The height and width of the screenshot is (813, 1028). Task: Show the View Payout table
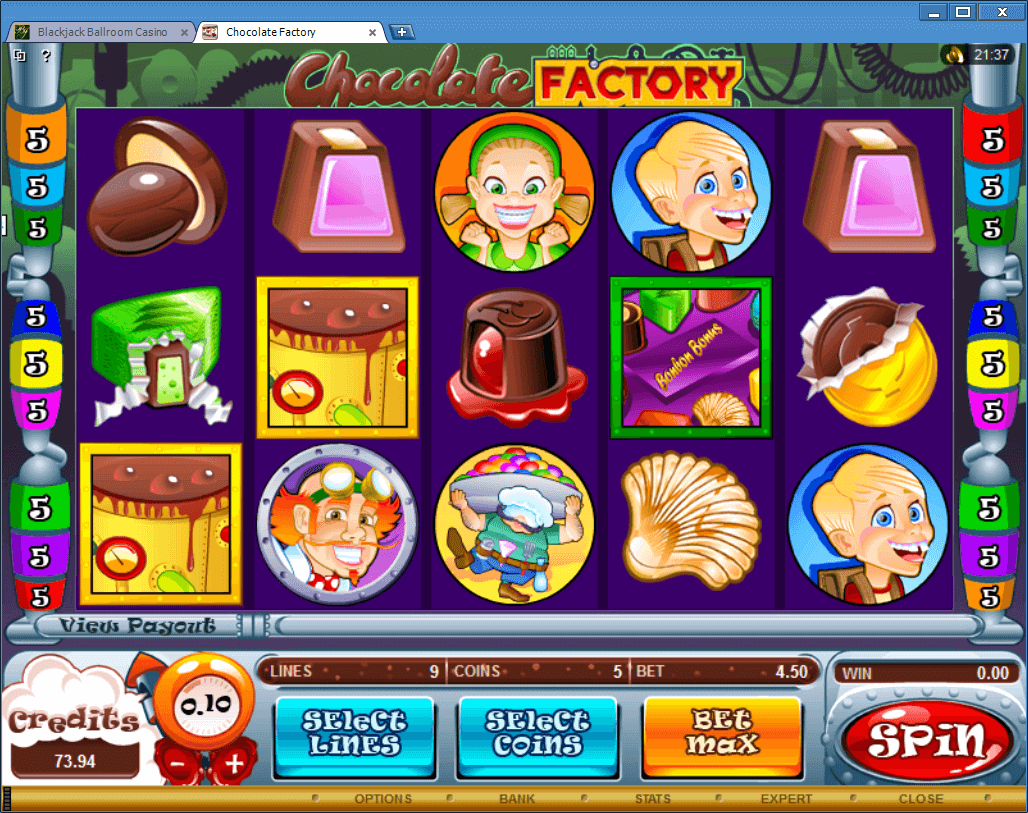coord(137,626)
